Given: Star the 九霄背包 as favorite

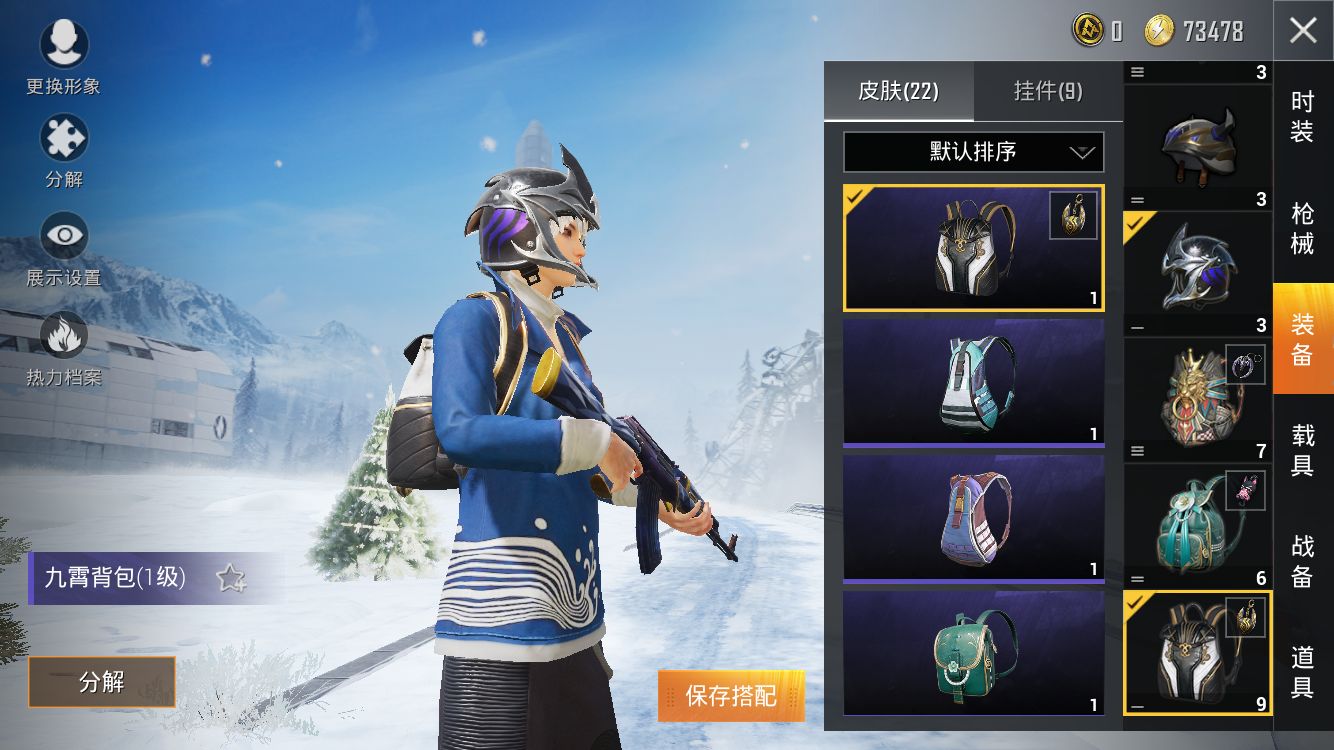Looking at the screenshot, I should pos(232,576).
